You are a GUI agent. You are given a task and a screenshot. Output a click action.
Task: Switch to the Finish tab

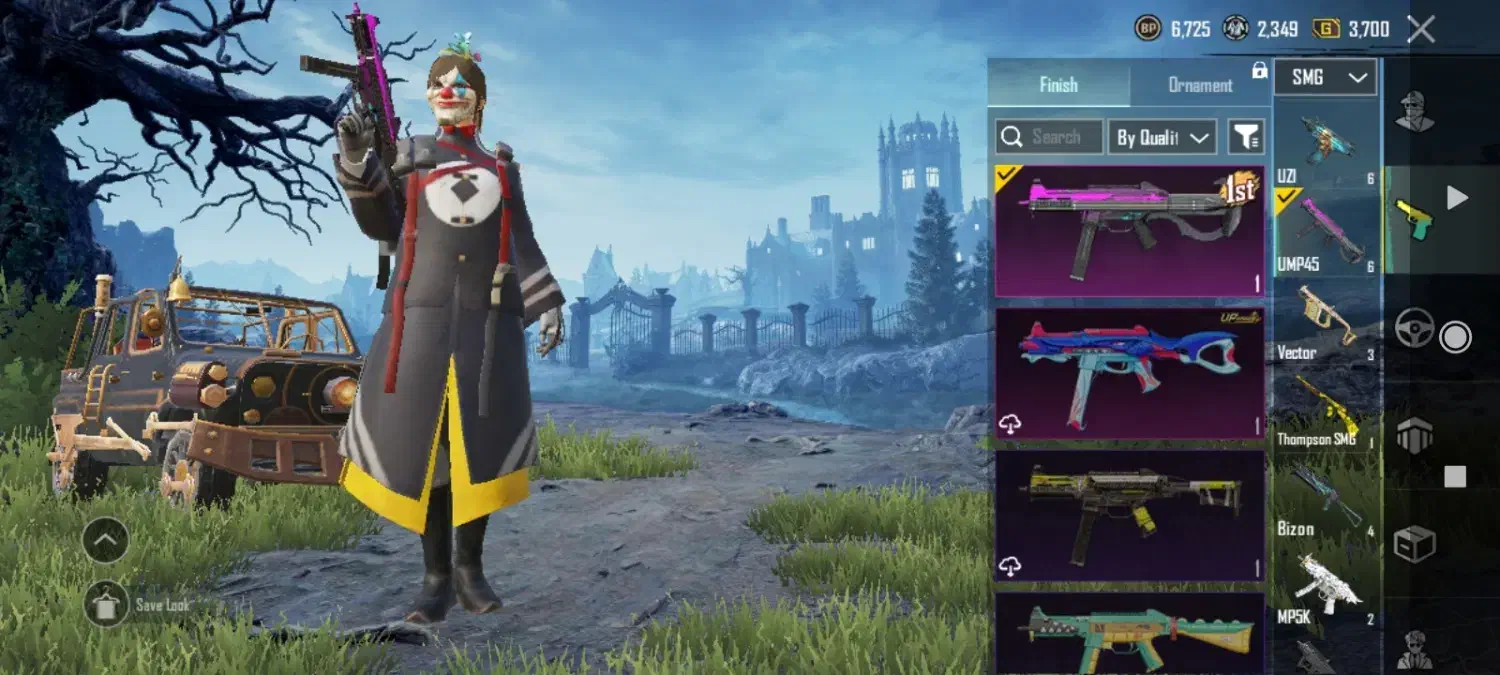point(1058,84)
